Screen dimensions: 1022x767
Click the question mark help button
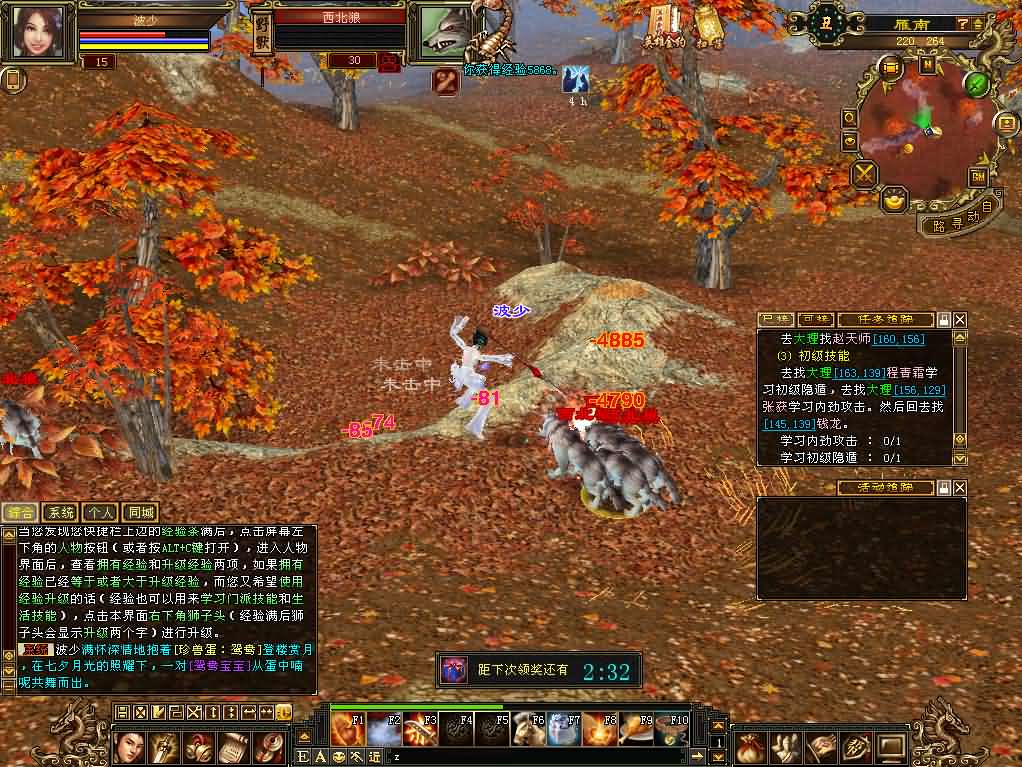point(962,24)
